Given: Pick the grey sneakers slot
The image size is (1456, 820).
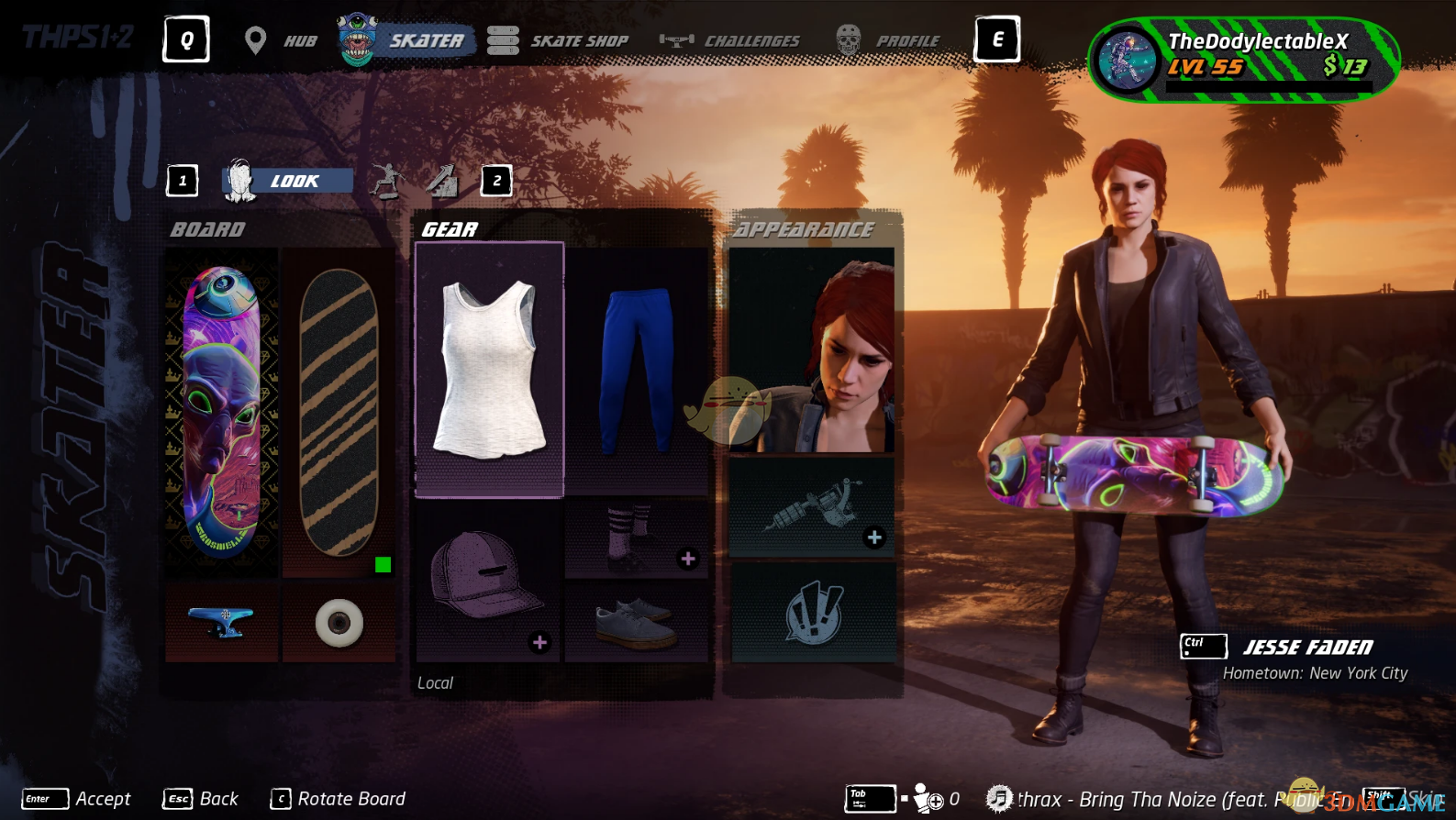Looking at the screenshot, I should [x=637, y=622].
